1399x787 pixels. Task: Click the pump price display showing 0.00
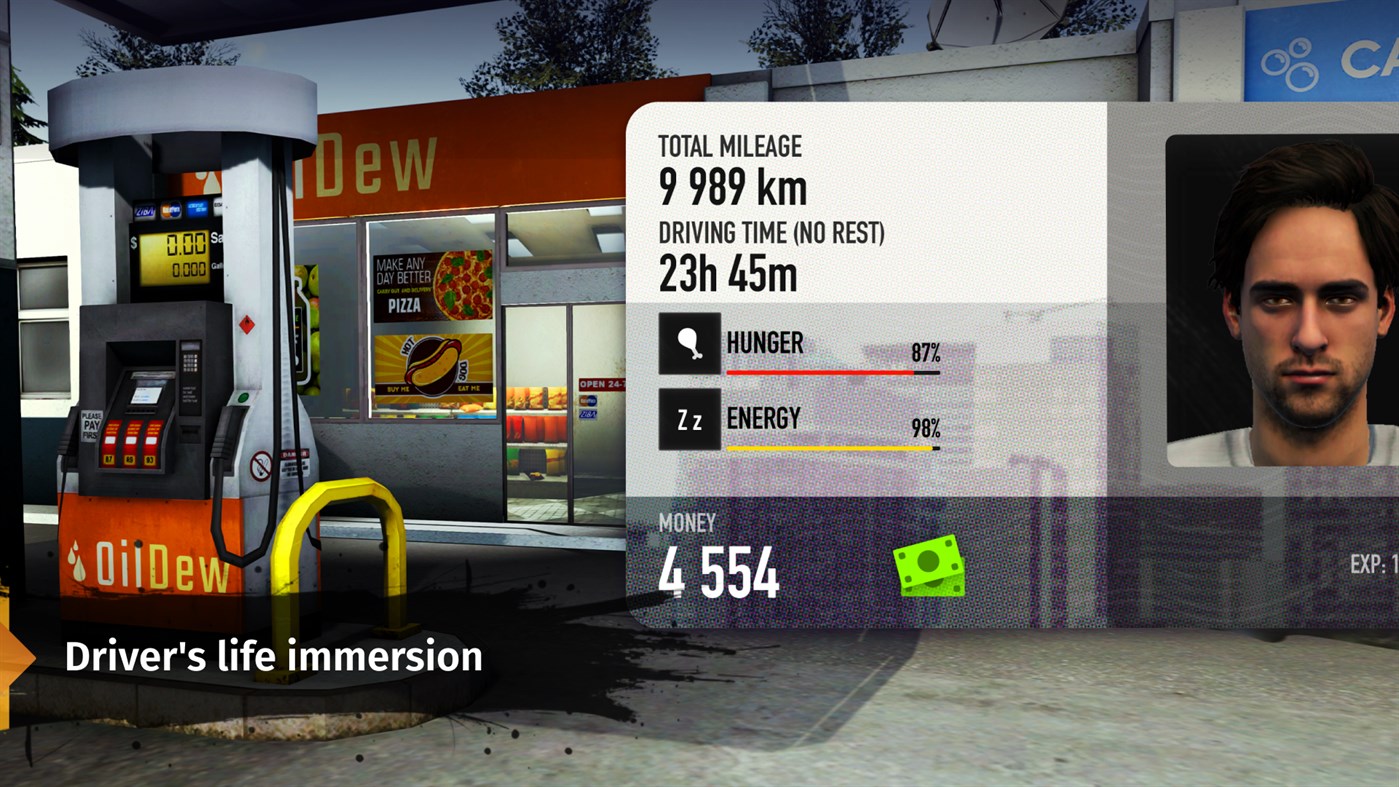(185, 244)
